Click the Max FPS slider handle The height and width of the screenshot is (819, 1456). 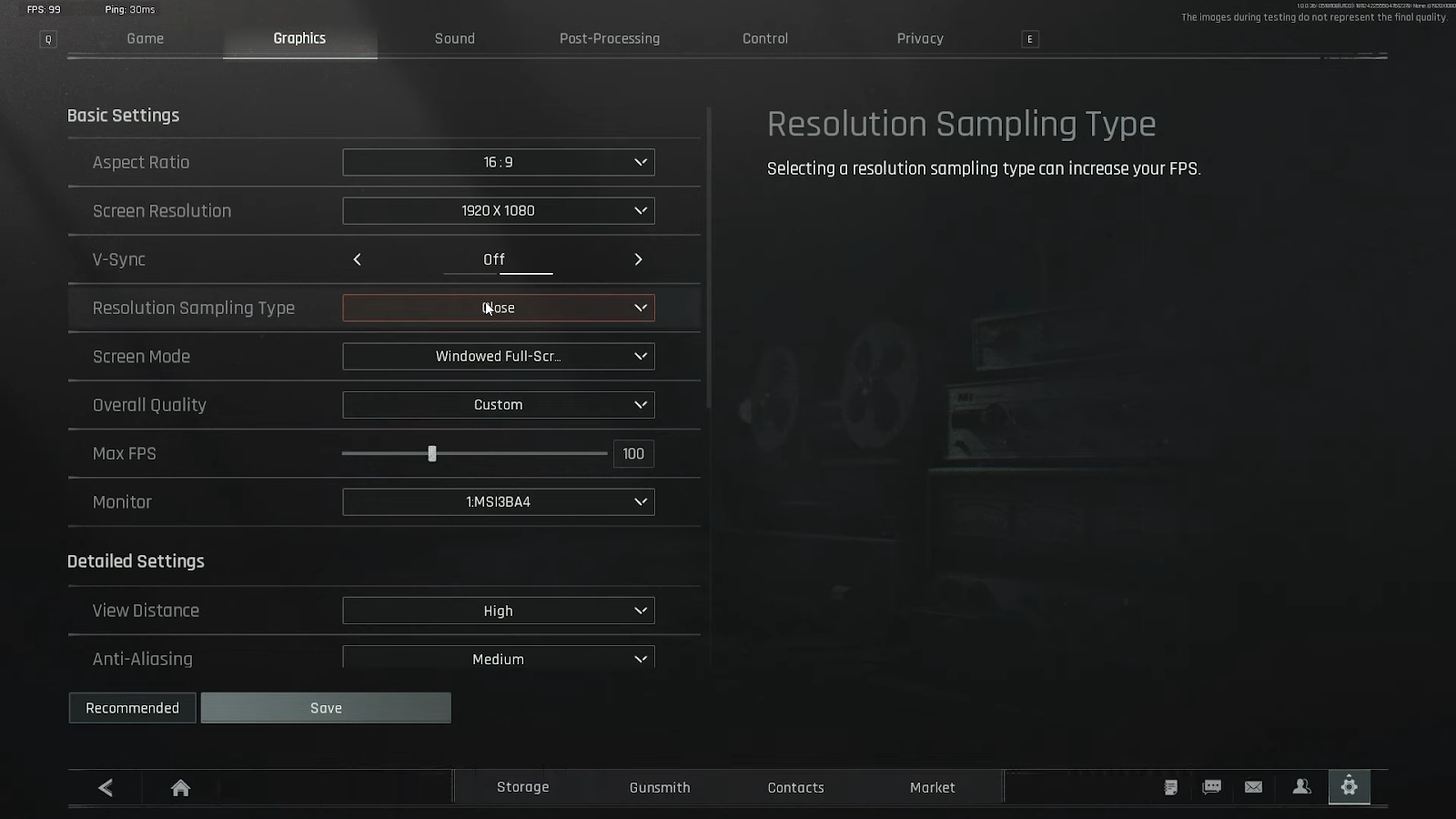click(432, 453)
